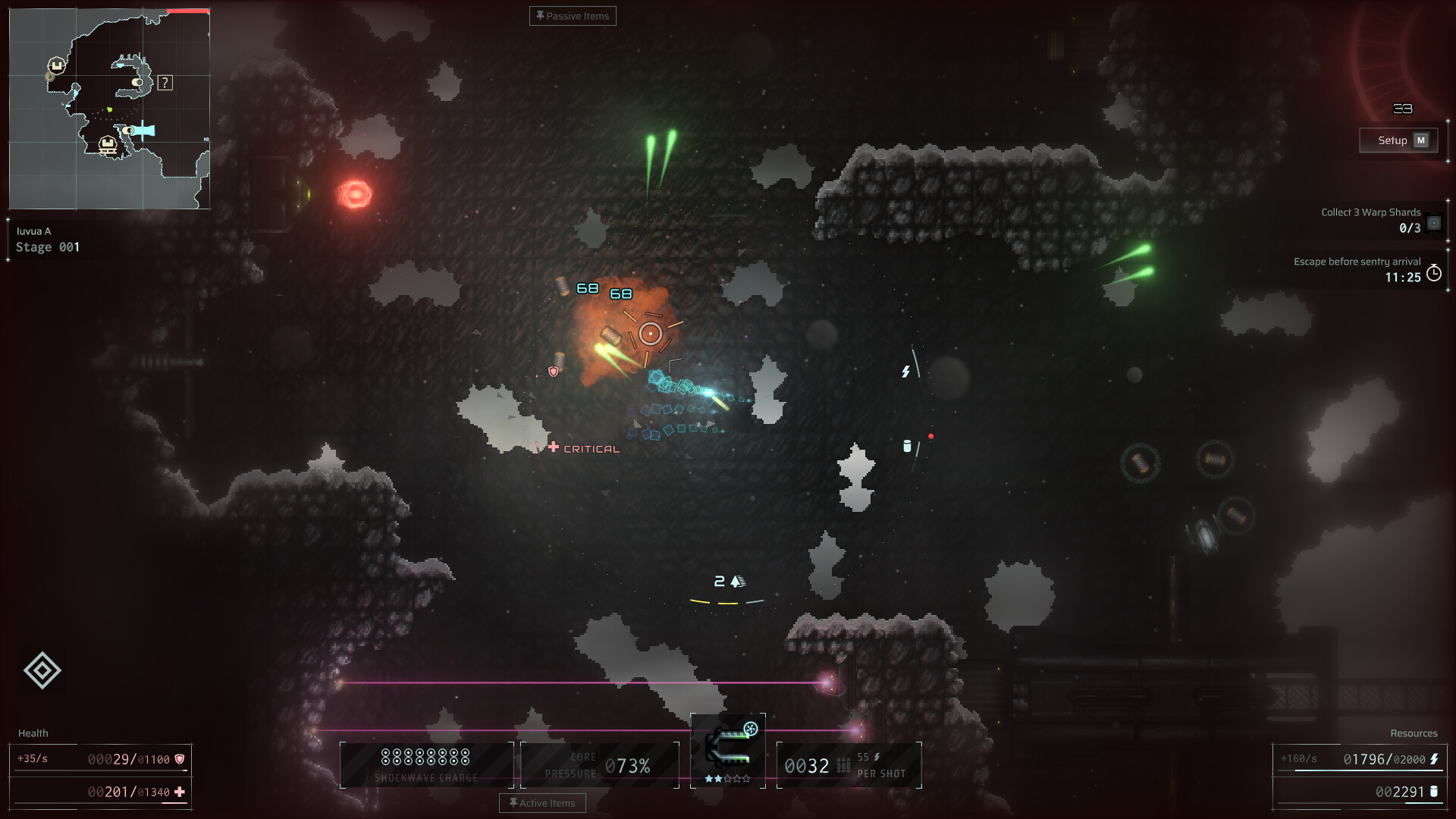Click the ammo magazine icon next to 0032
Screen dimensions: 1456x819
click(843, 765)
